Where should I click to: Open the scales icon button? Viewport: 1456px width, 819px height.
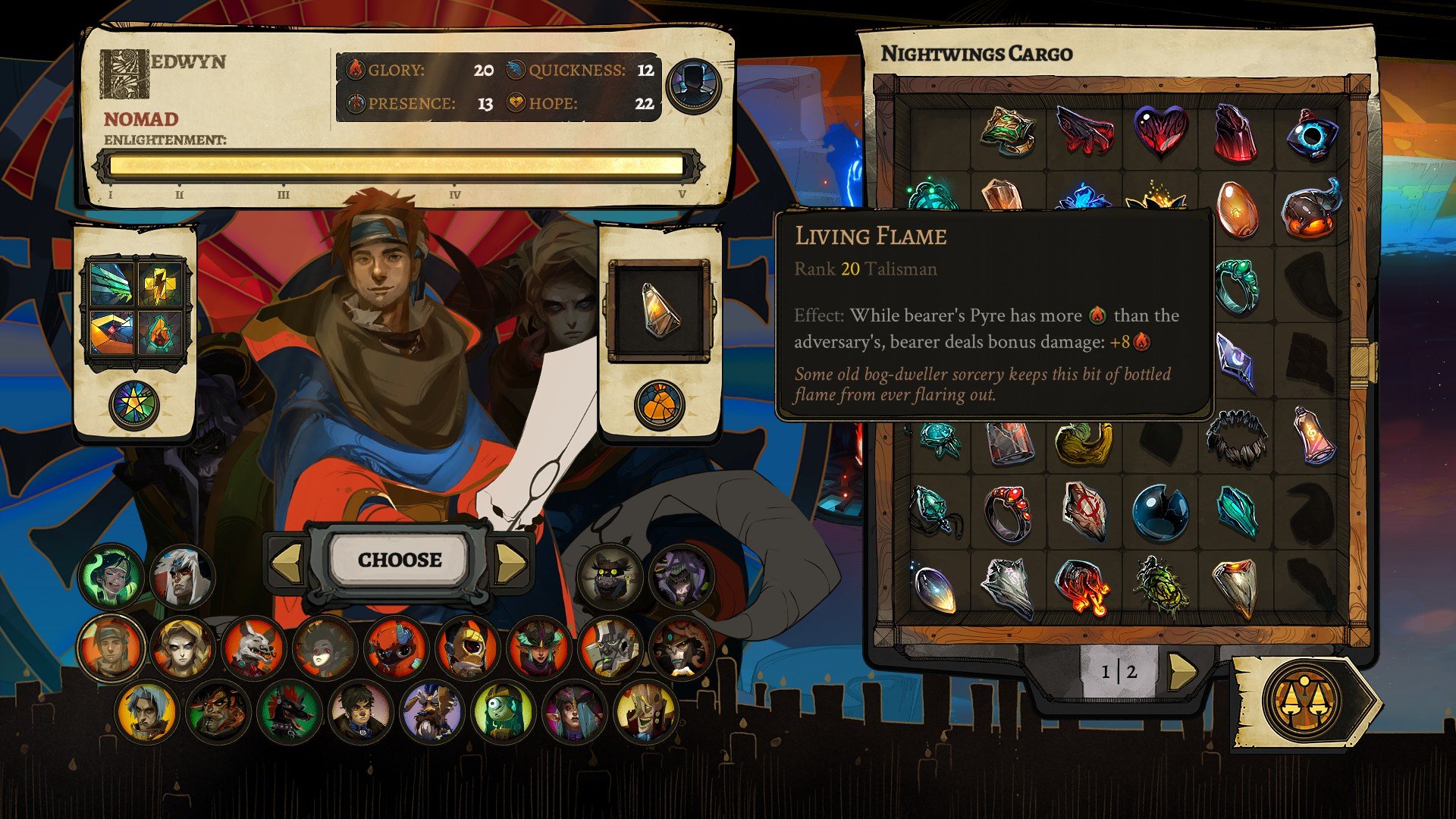point(1302,701)
